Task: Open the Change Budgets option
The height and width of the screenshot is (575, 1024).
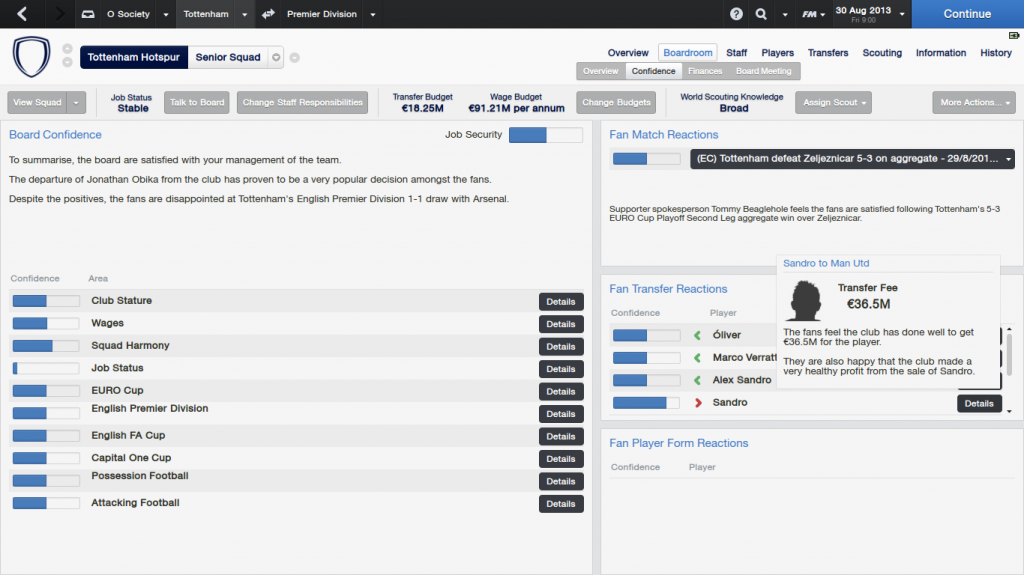Action: (617, 102)
